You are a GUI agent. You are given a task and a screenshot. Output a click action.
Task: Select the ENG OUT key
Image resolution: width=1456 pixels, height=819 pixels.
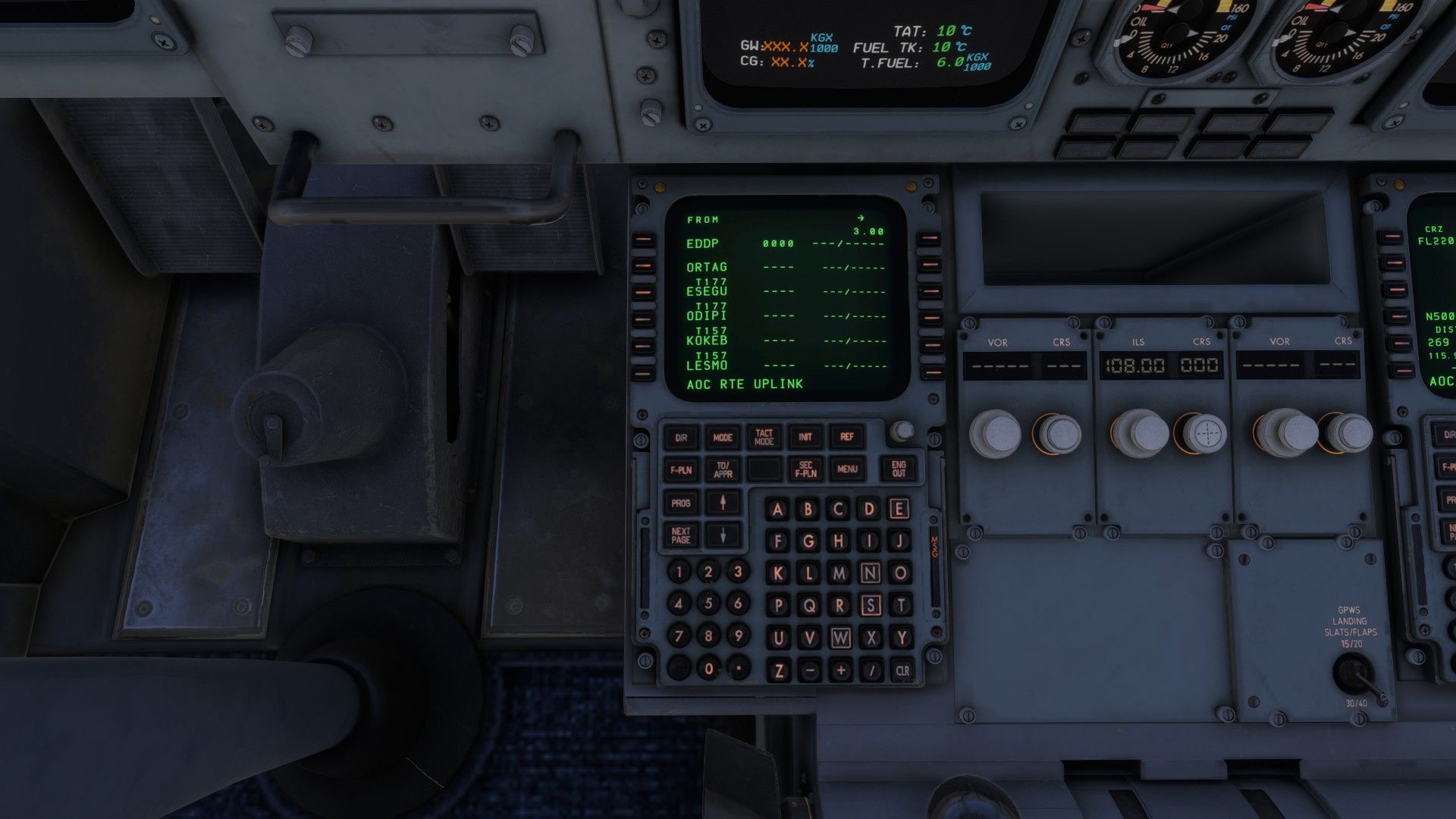[x=899, y=469]
